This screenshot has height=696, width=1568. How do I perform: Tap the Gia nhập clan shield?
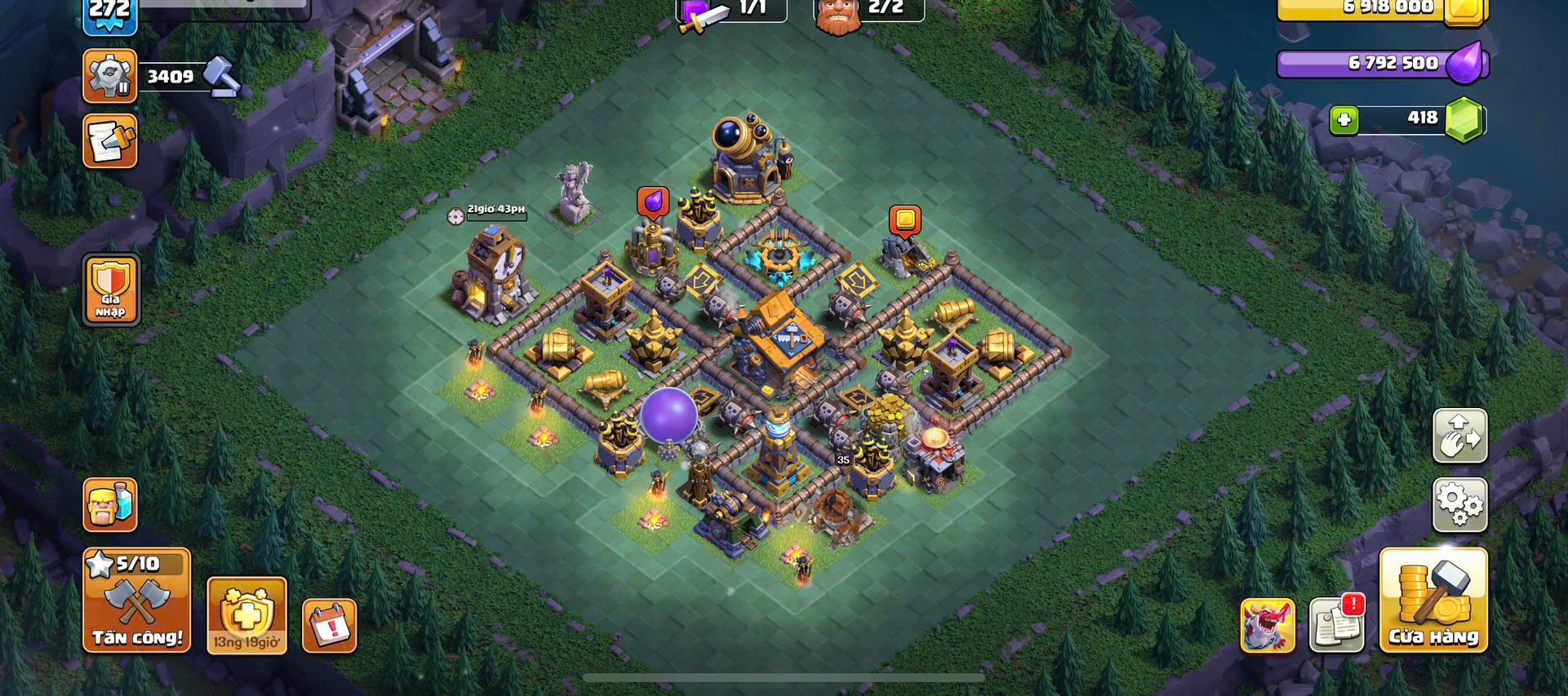click(110, 290)
